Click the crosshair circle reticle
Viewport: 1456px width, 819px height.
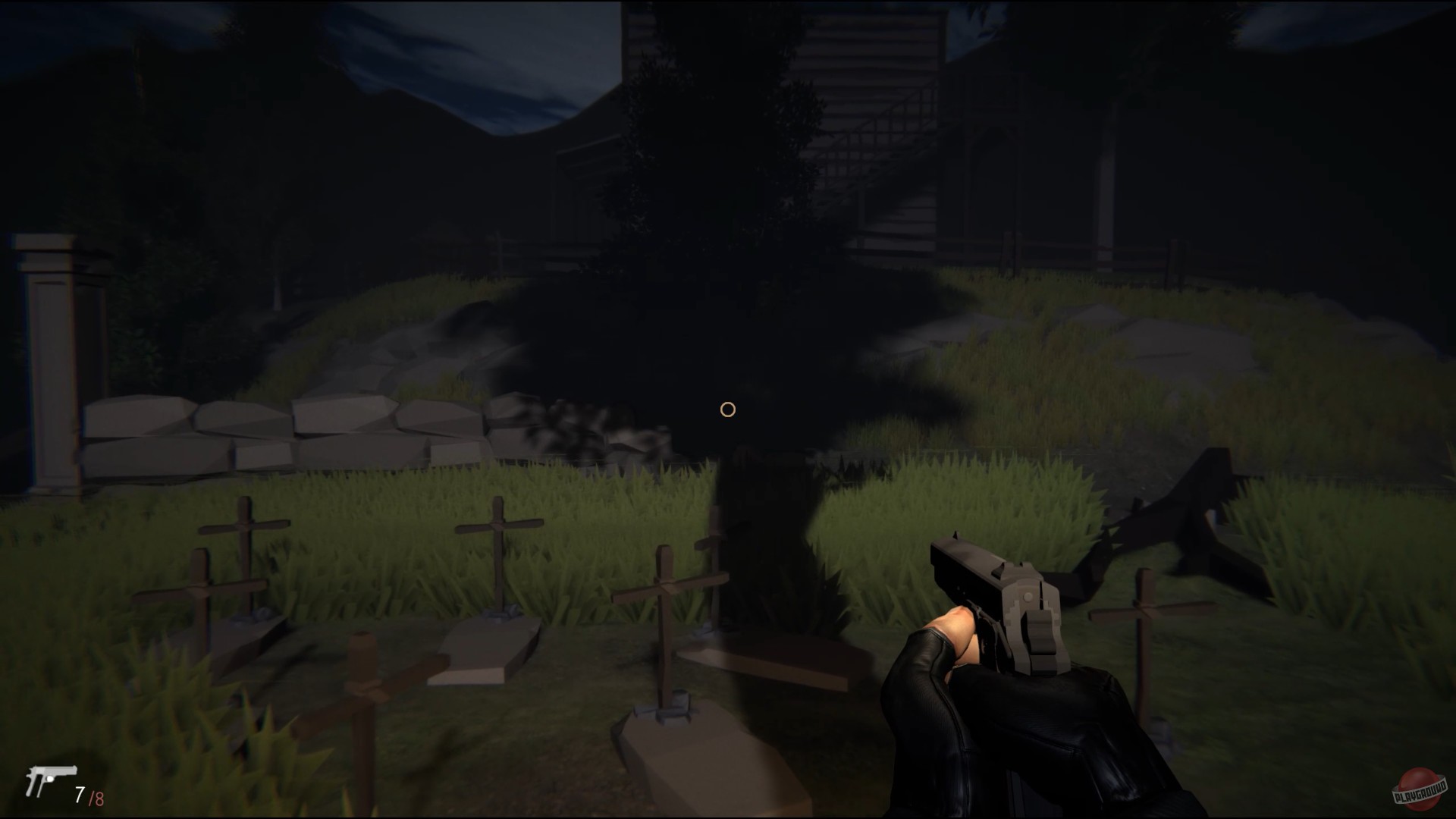(728, 409)
